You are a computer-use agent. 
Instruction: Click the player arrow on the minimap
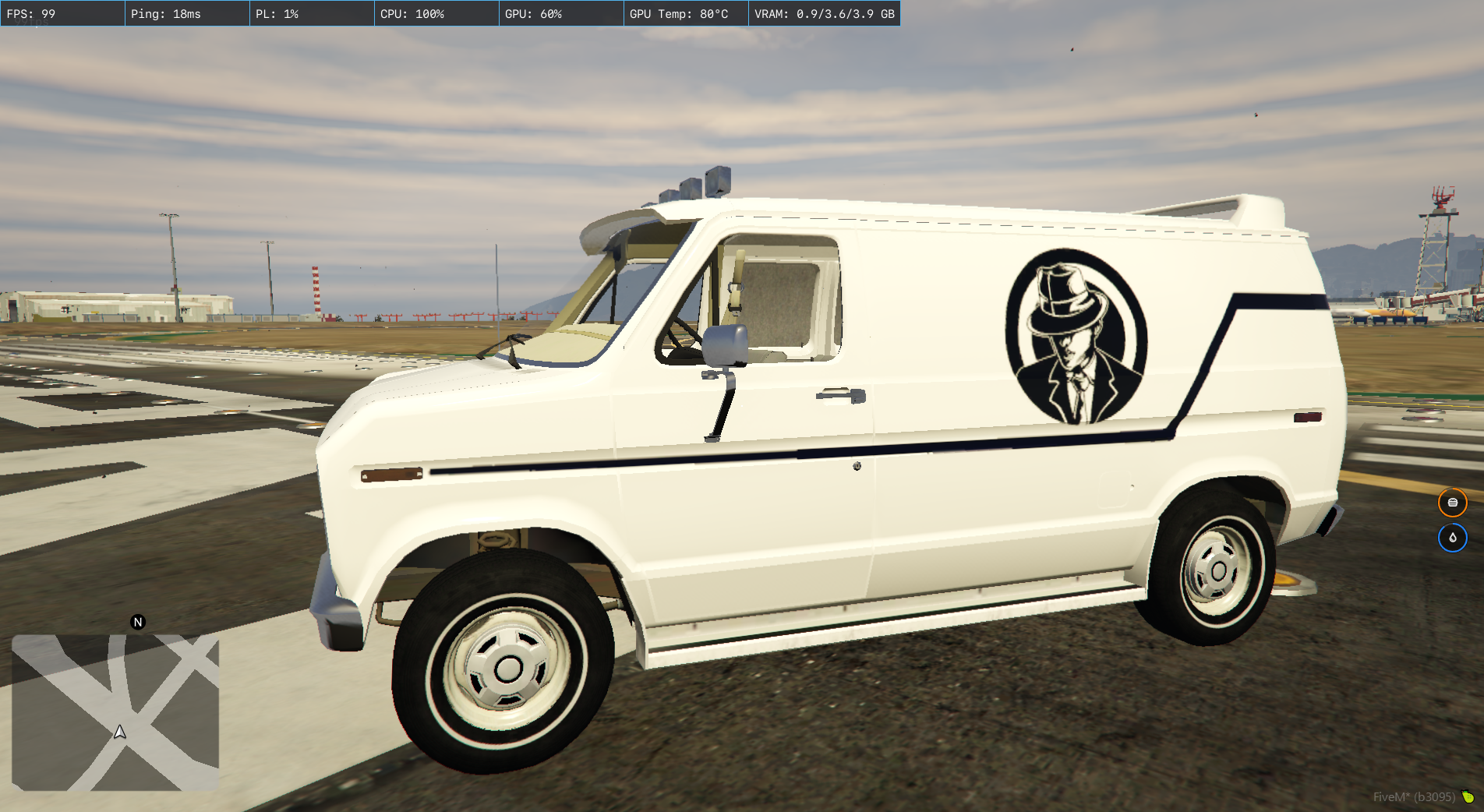(120, 732)
